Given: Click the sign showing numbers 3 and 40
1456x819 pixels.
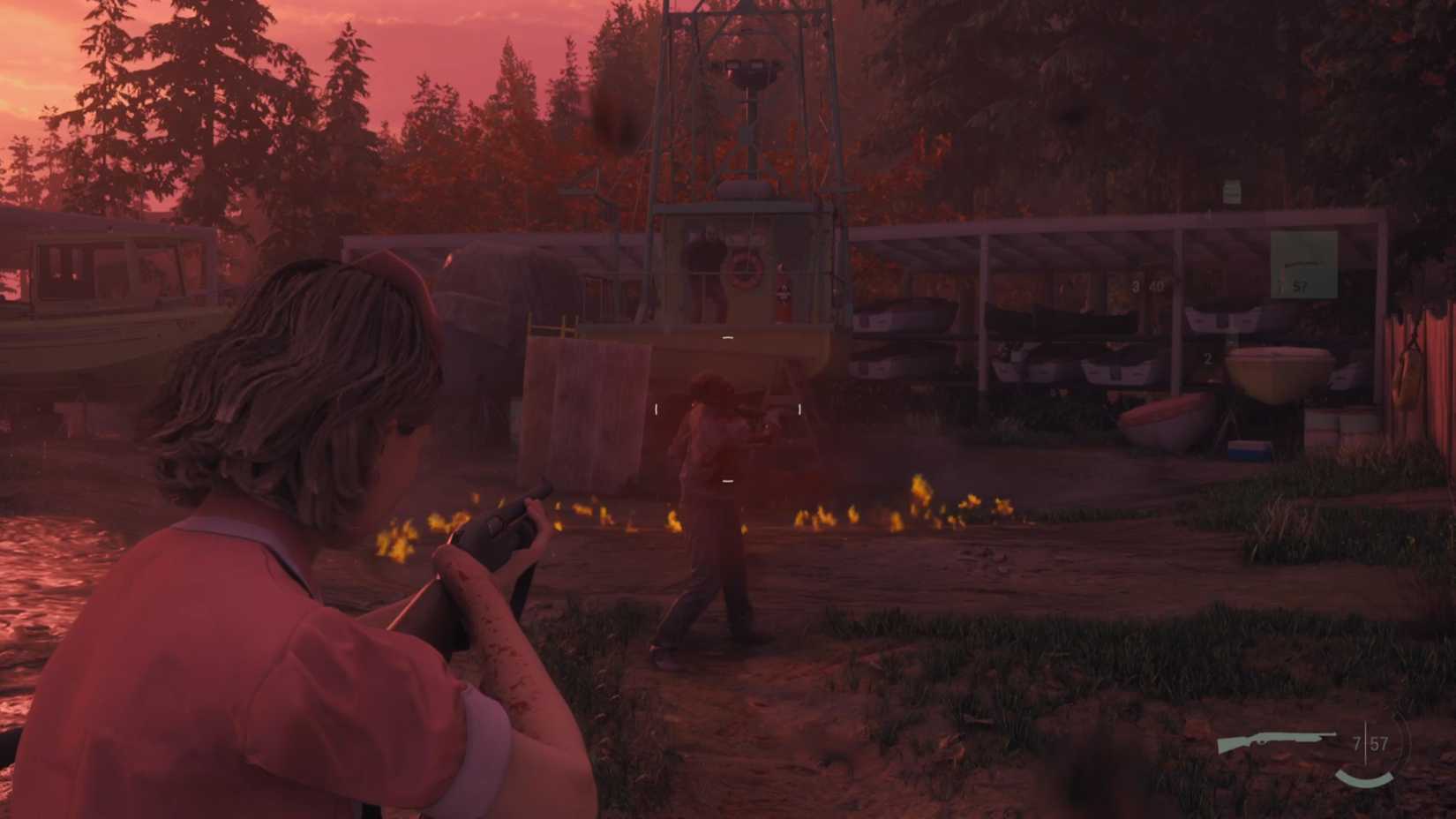Looking at the screenshot, I should click(x=1147, y=284).
